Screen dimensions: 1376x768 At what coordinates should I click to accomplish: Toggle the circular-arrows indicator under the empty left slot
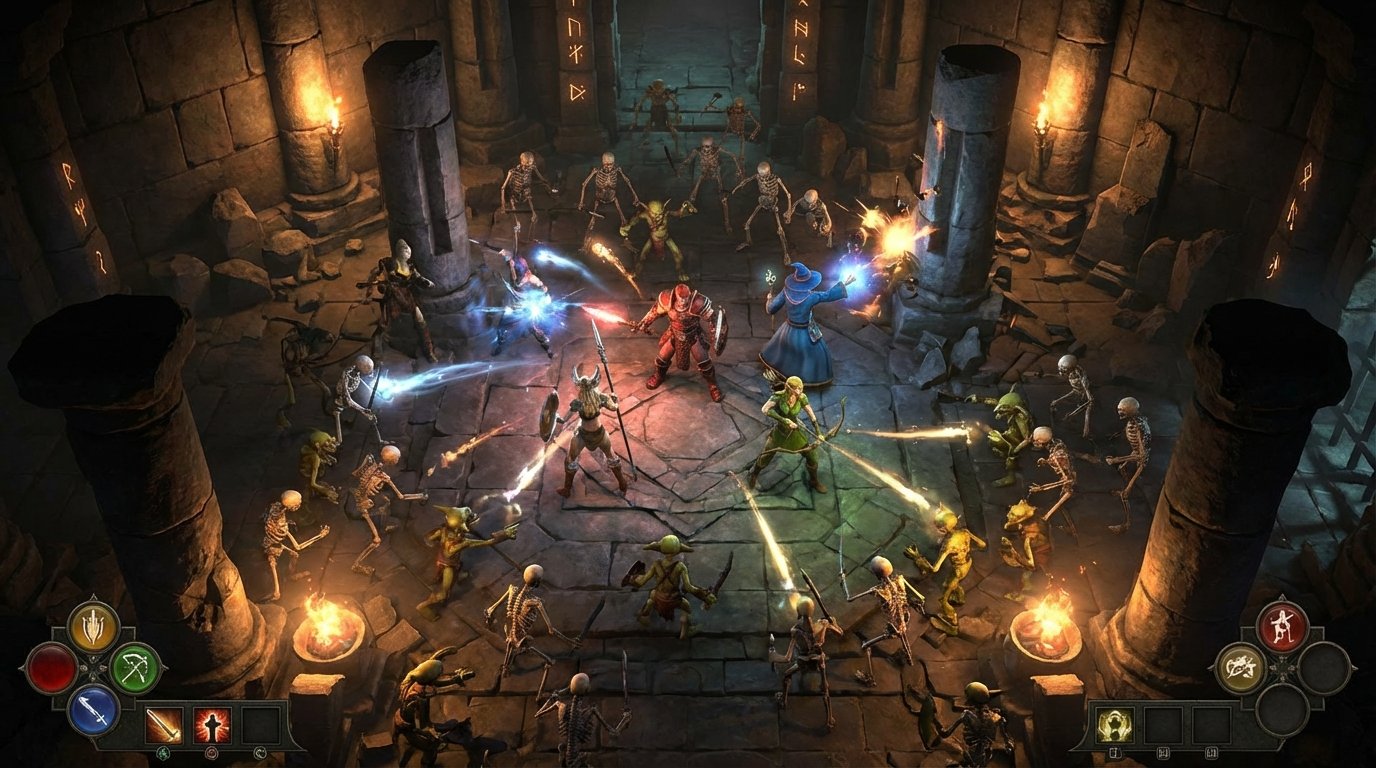coord(260,752)
